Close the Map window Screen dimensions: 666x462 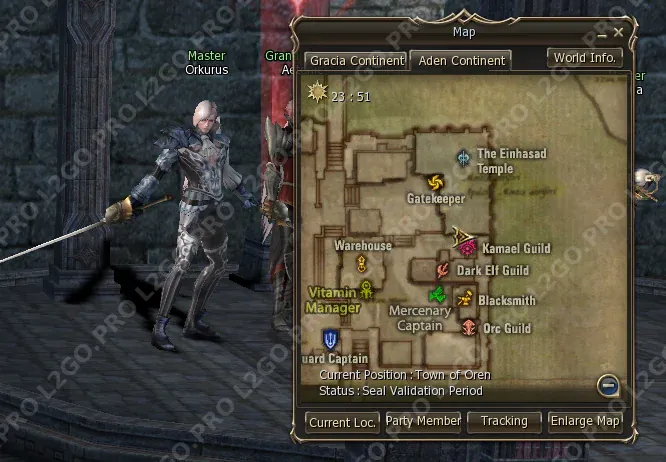(619, 33)
